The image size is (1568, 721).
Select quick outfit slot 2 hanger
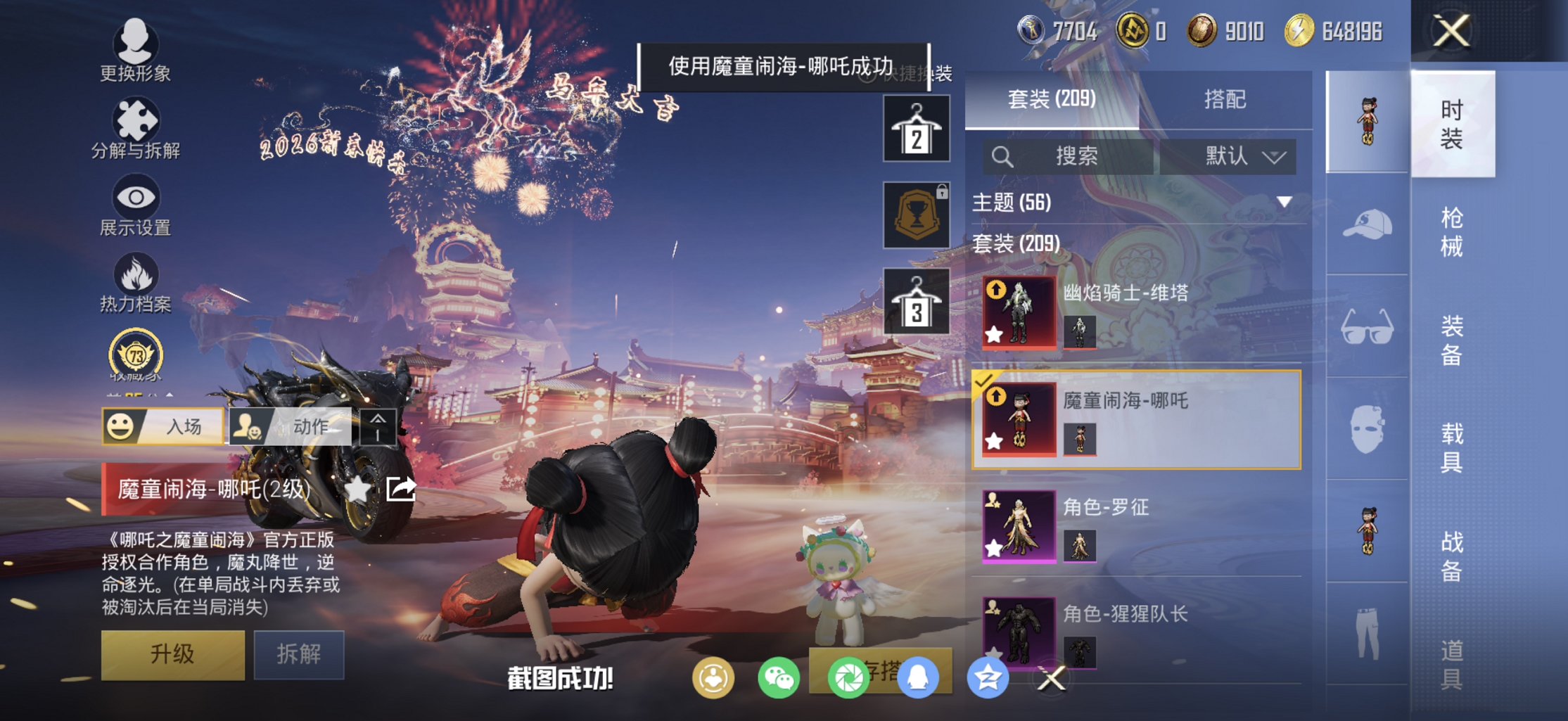[x=916, y=127]
